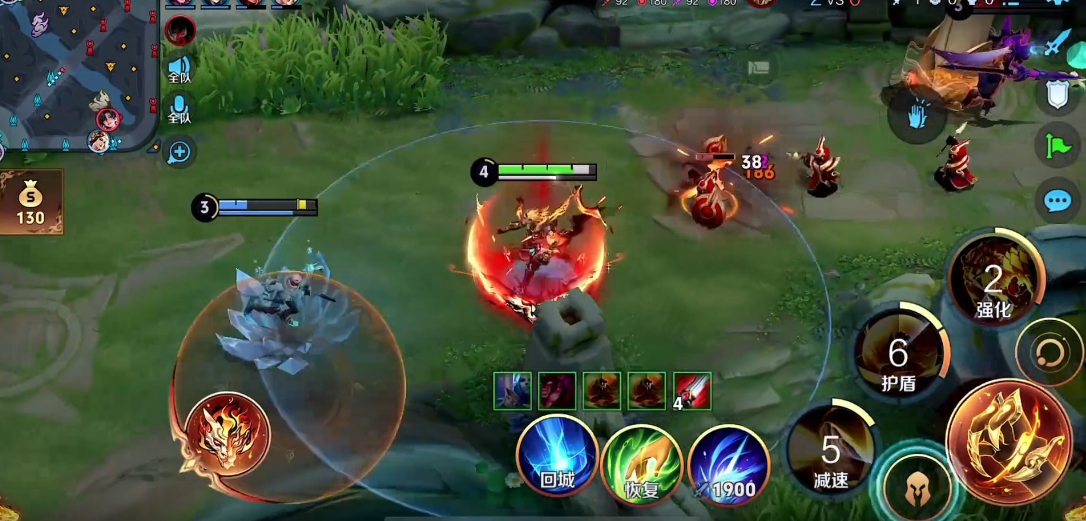This screenshot has width=1086, height=521.
Task: Tap the blue sword icon in the corner
Action: point(1058,42)
